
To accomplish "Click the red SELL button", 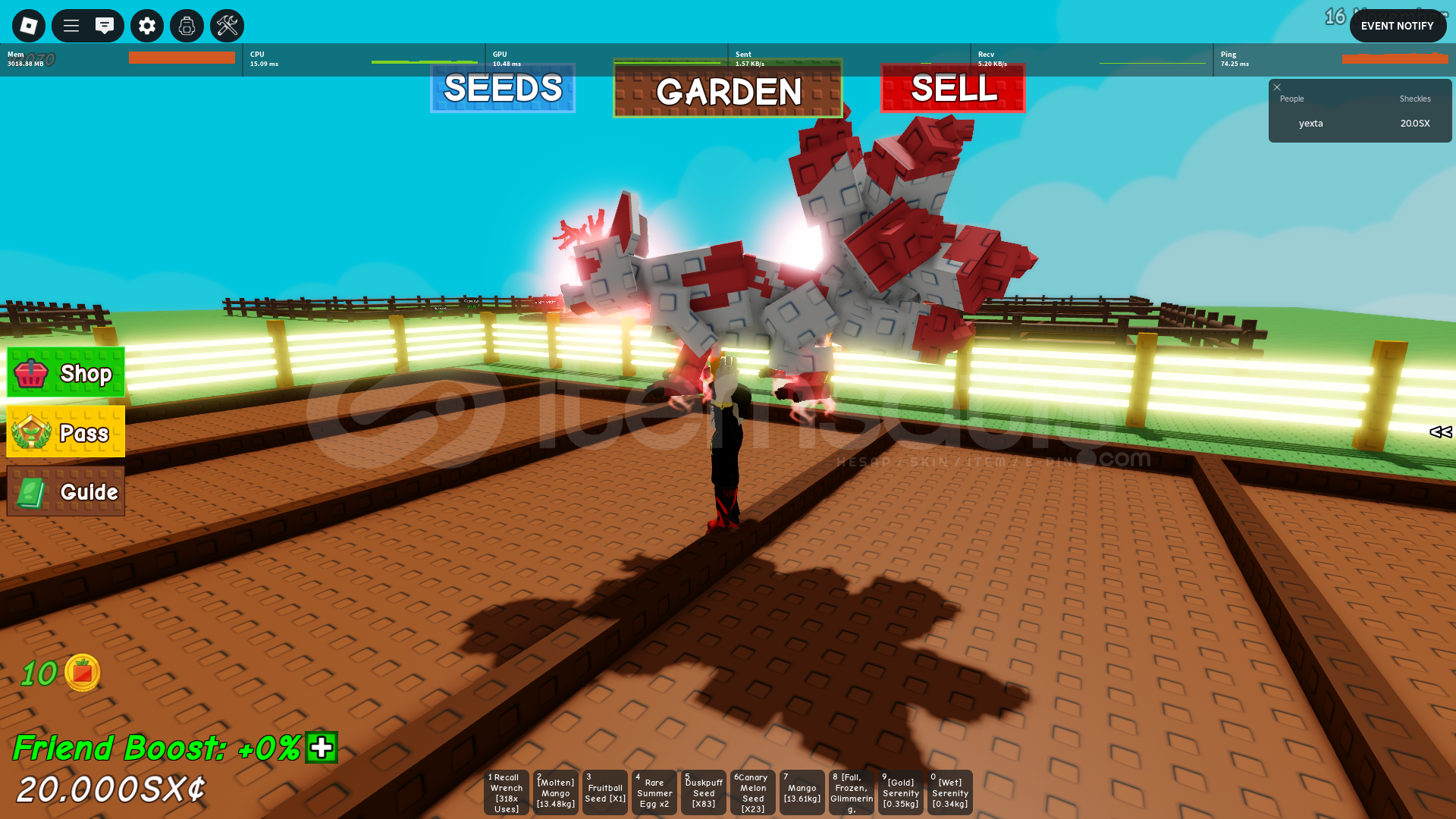I will pos(952,89).
